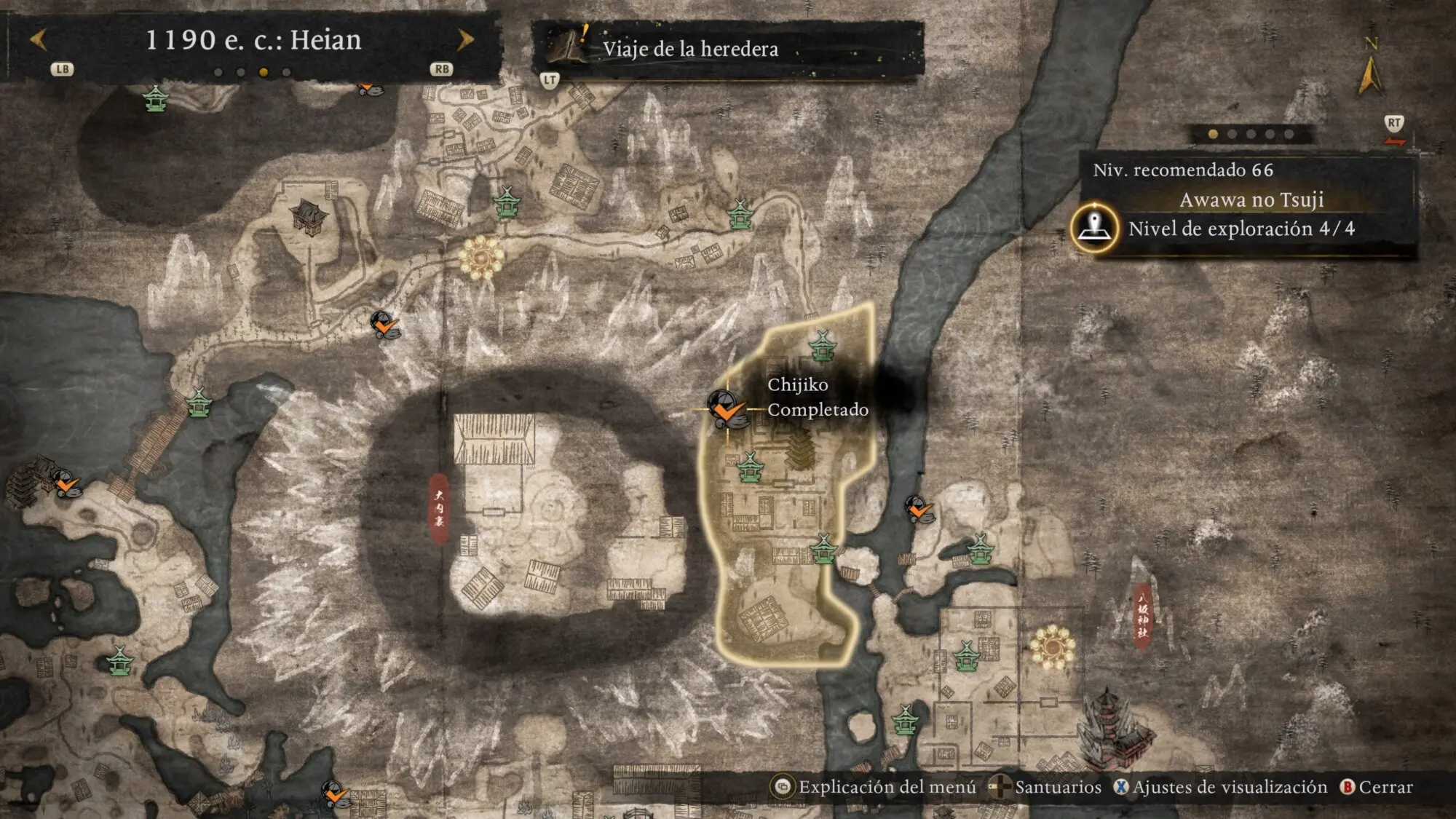The height and width of the screenshot is (819, 1456).
Task: Open Ajustes de visualización
Action: (1221, 787)
